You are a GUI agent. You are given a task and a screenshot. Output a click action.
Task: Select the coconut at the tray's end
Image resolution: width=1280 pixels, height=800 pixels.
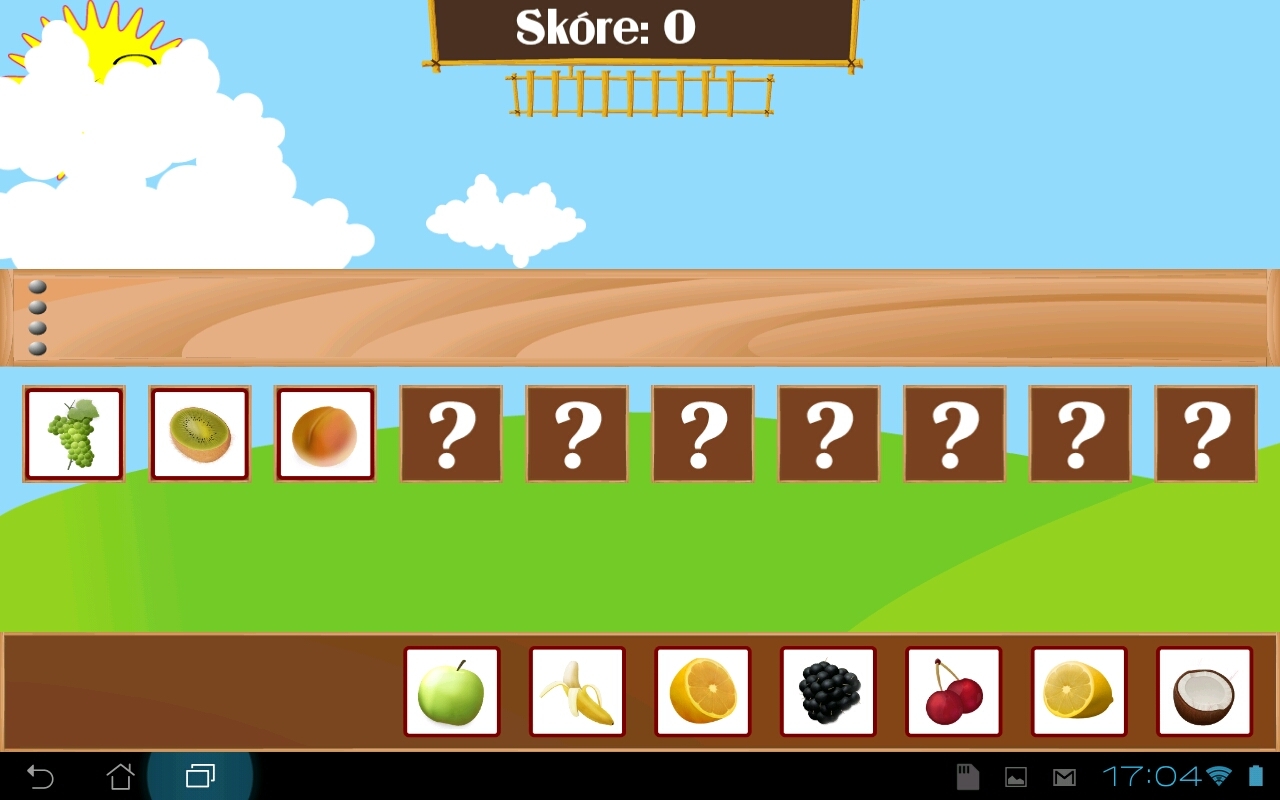point(1206,691)
